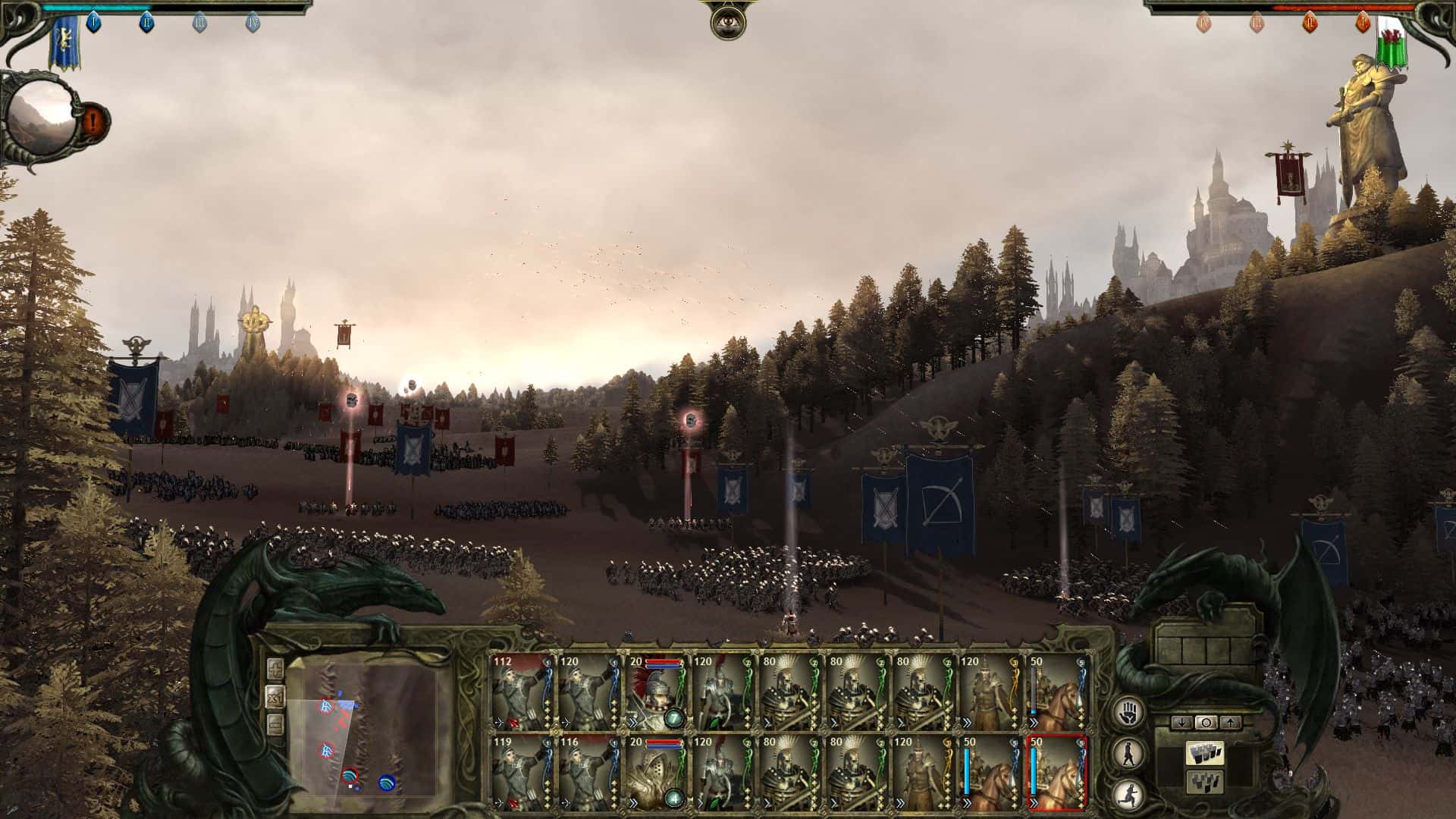Select the loose formation arrangement icon
1456x819 pixels.
[x=1206, y=753]
